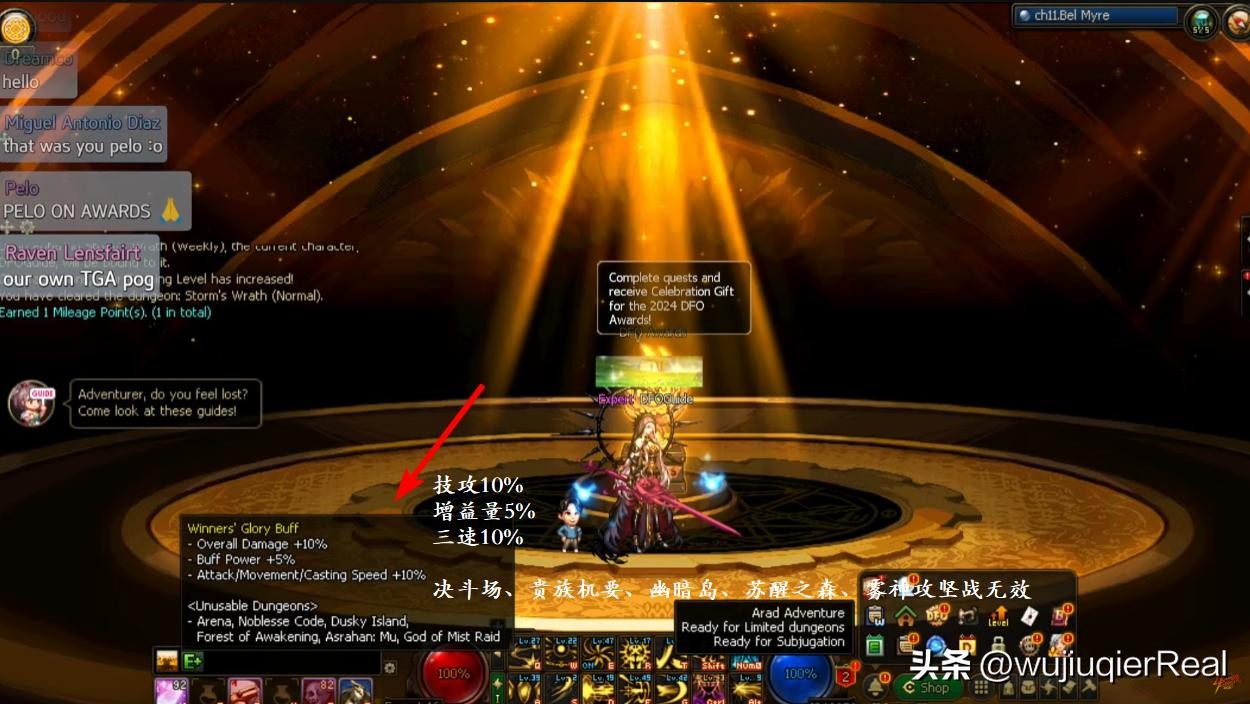Click the round Guide character icon
The width and height of the screenshot is (1250, 704).
click(31, 401)
